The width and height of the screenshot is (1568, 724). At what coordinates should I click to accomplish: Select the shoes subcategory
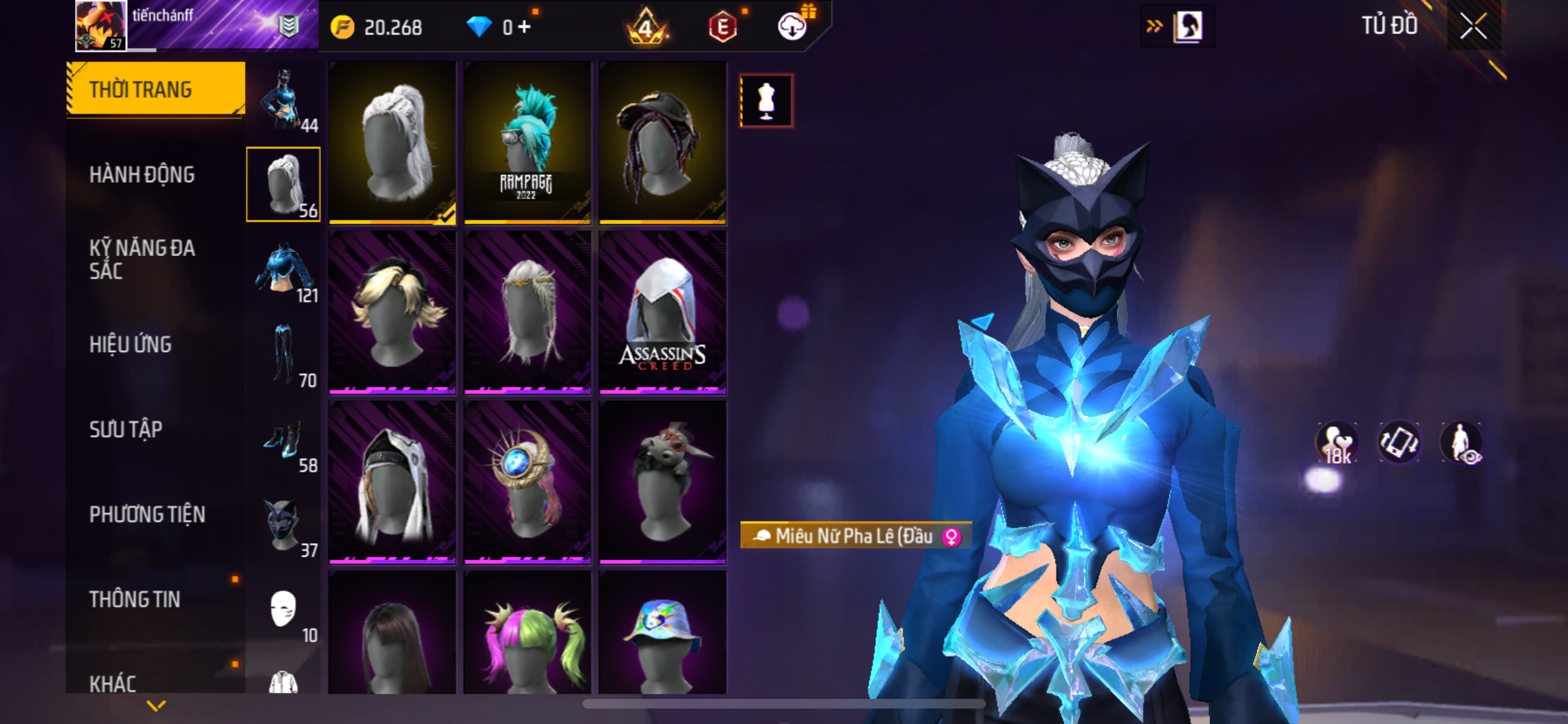click(284, 441)
